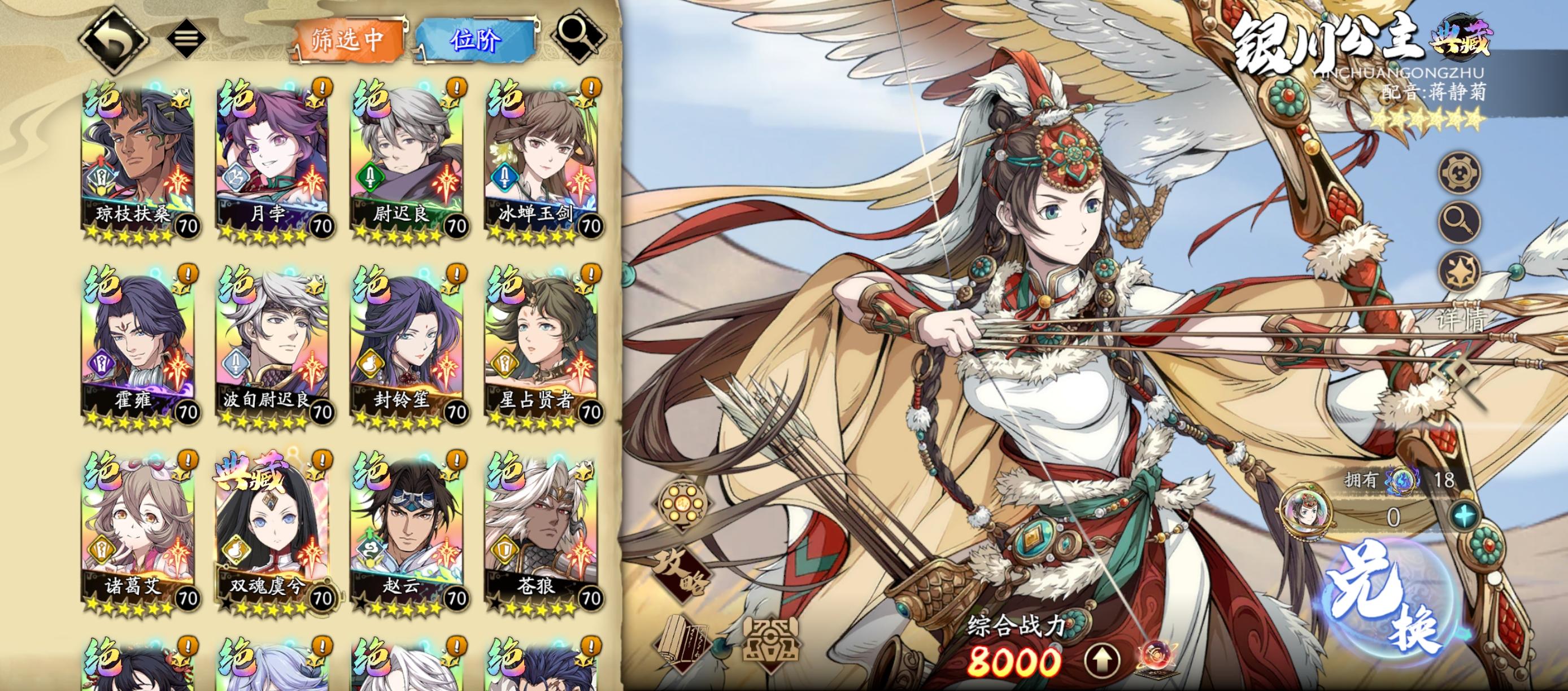Open the hamburger menu beside the back arrow
The width and height of the screenshot is (1568, 691).
[186, 38]
